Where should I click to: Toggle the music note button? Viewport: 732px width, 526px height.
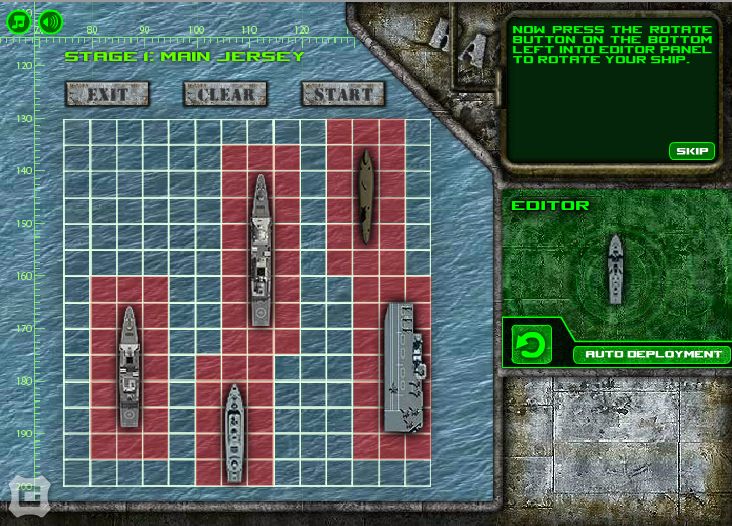tap(18, 20)
